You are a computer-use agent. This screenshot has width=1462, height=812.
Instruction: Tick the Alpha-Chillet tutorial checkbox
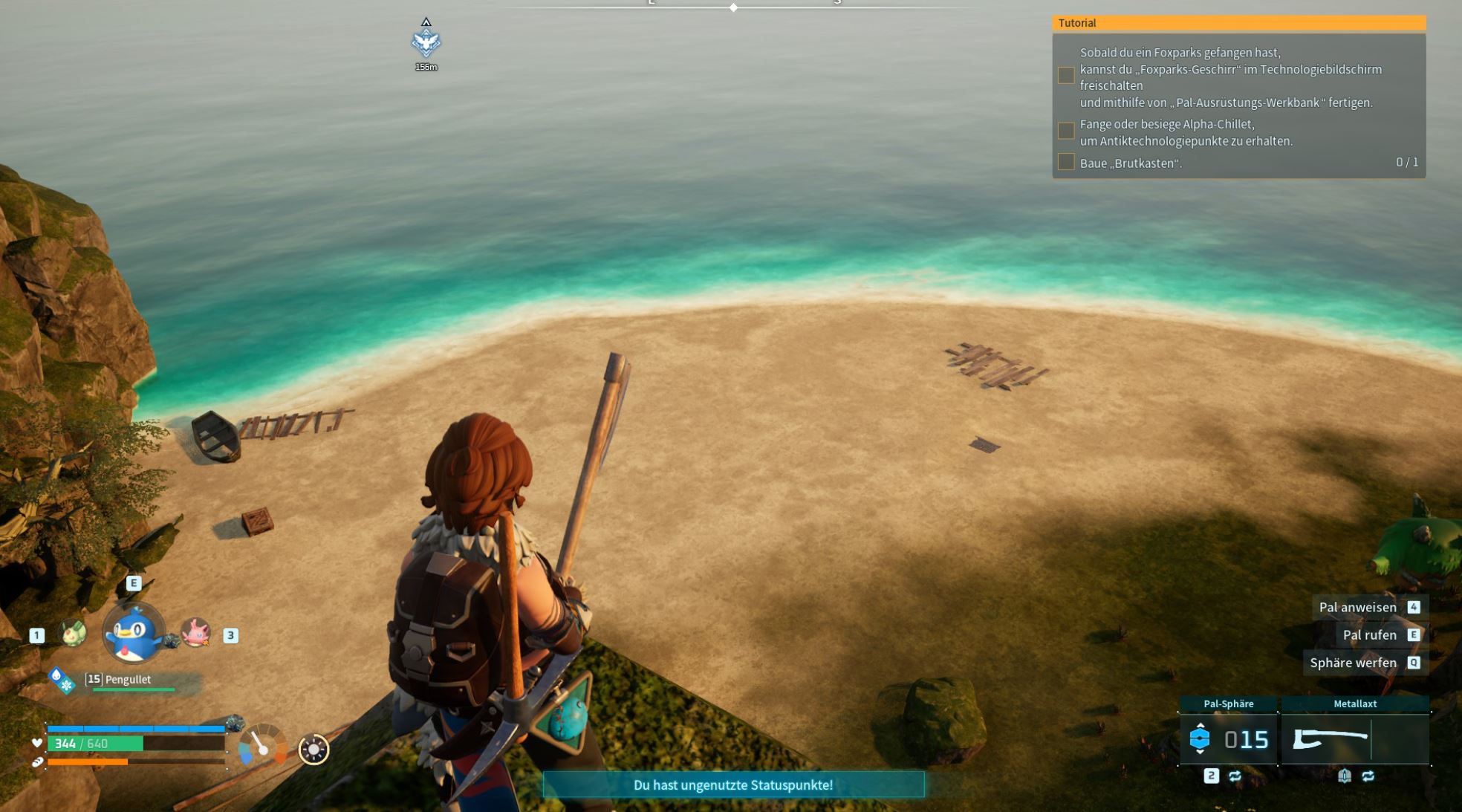1066,131
